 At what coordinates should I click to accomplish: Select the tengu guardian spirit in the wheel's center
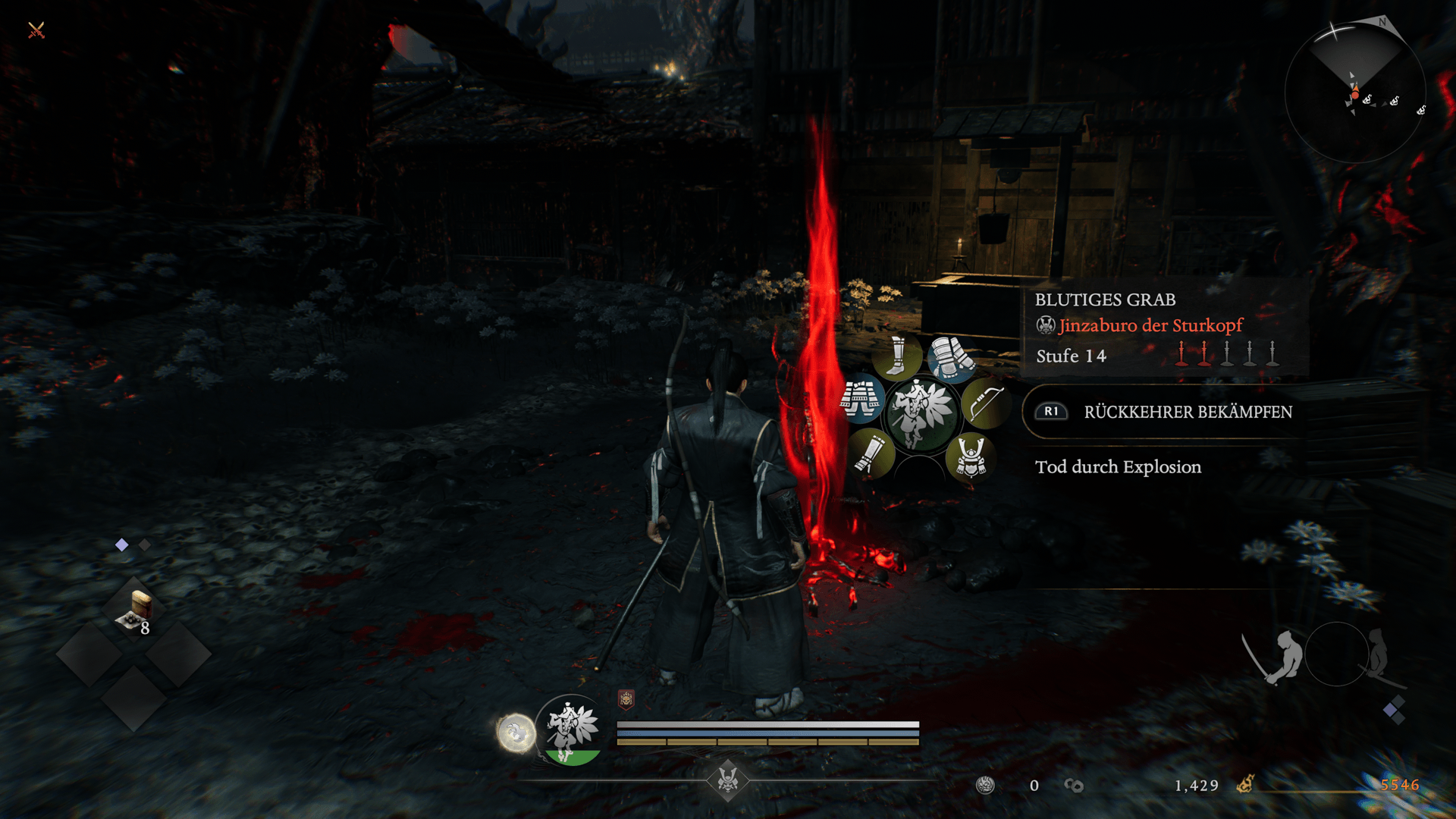click(921, 413)
